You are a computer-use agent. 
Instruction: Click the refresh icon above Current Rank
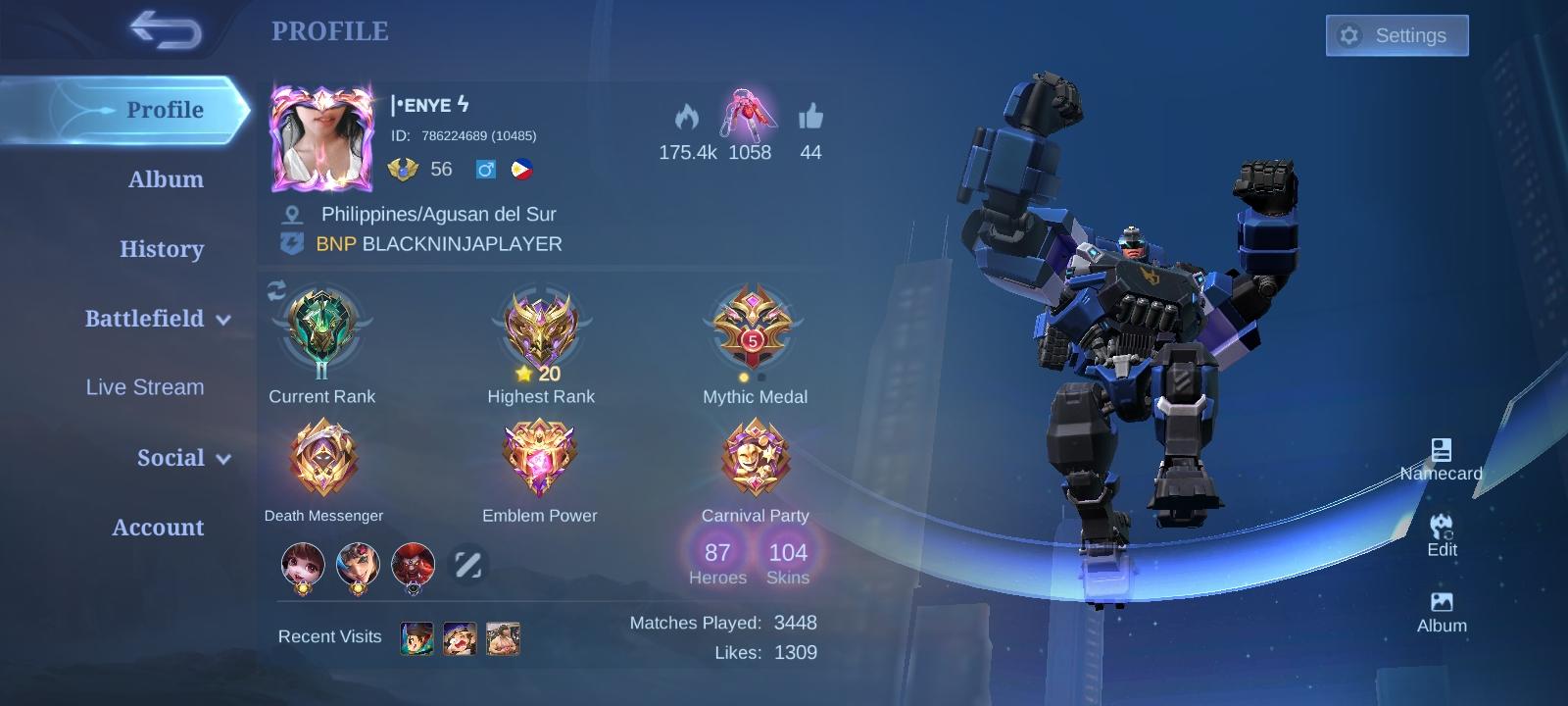[275, 288]
